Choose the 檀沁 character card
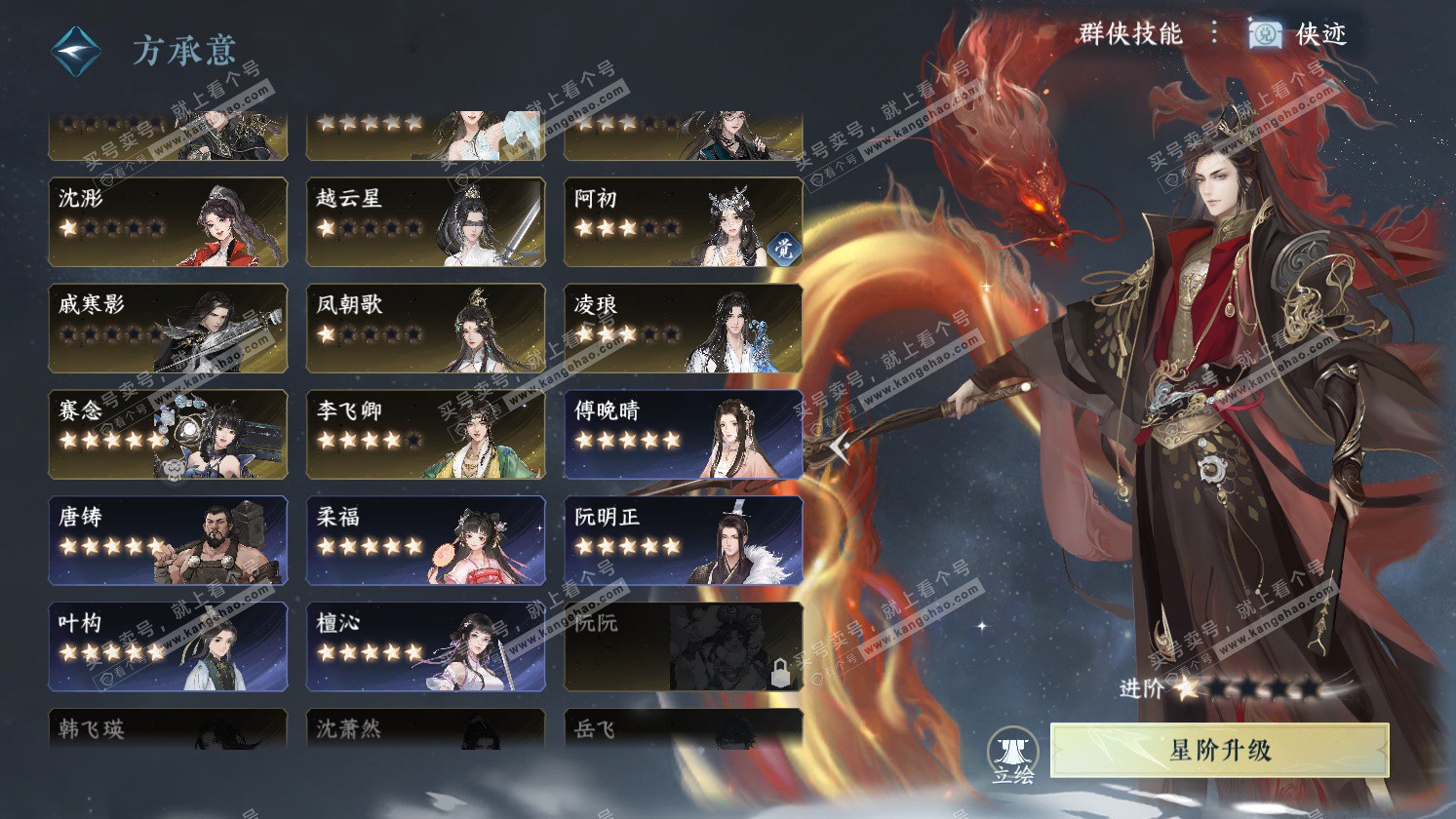 [425, 646]
